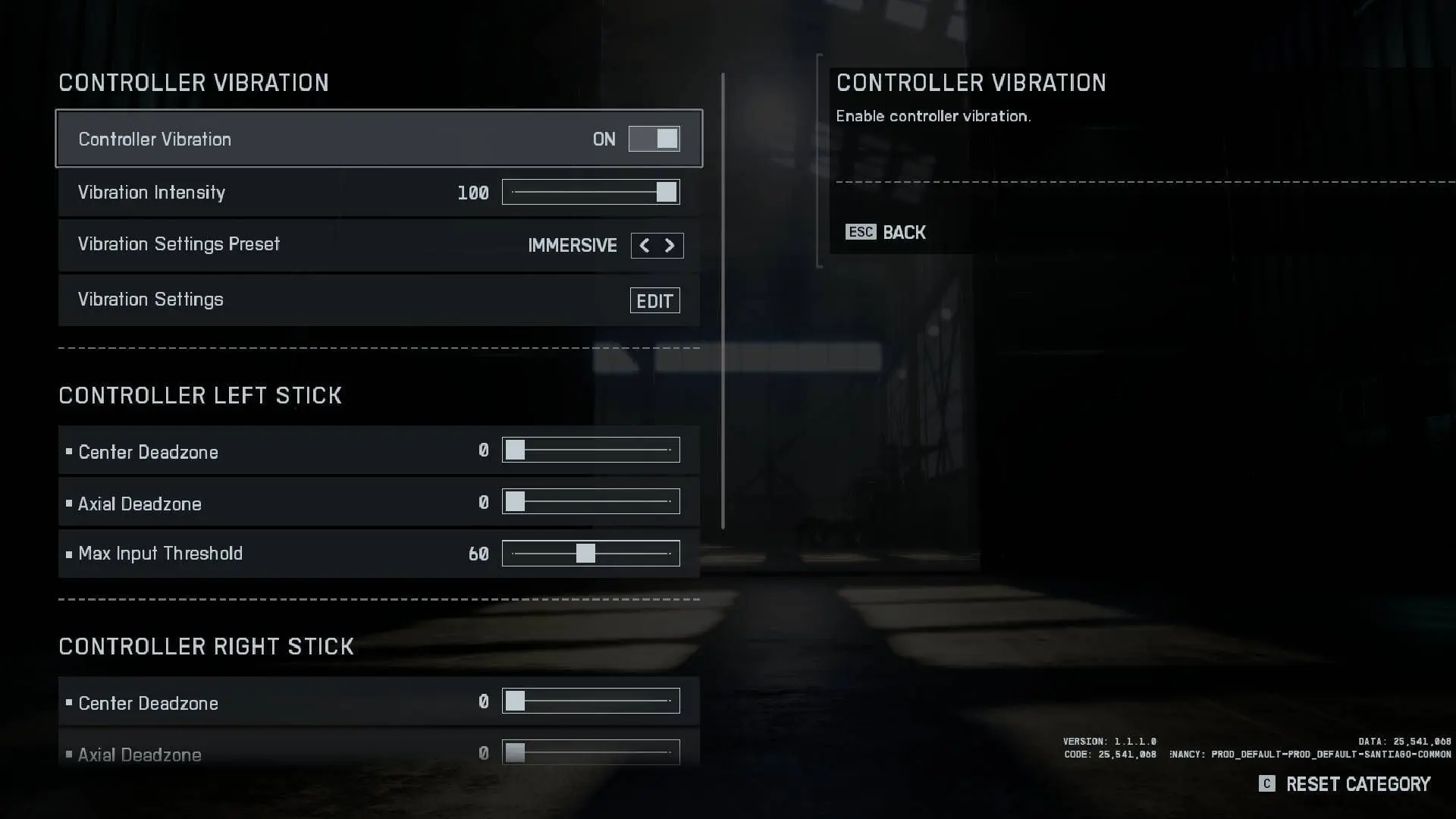
Task: Click the marker beside right stick Center Deadzone
Action: [x=69, y=701]
